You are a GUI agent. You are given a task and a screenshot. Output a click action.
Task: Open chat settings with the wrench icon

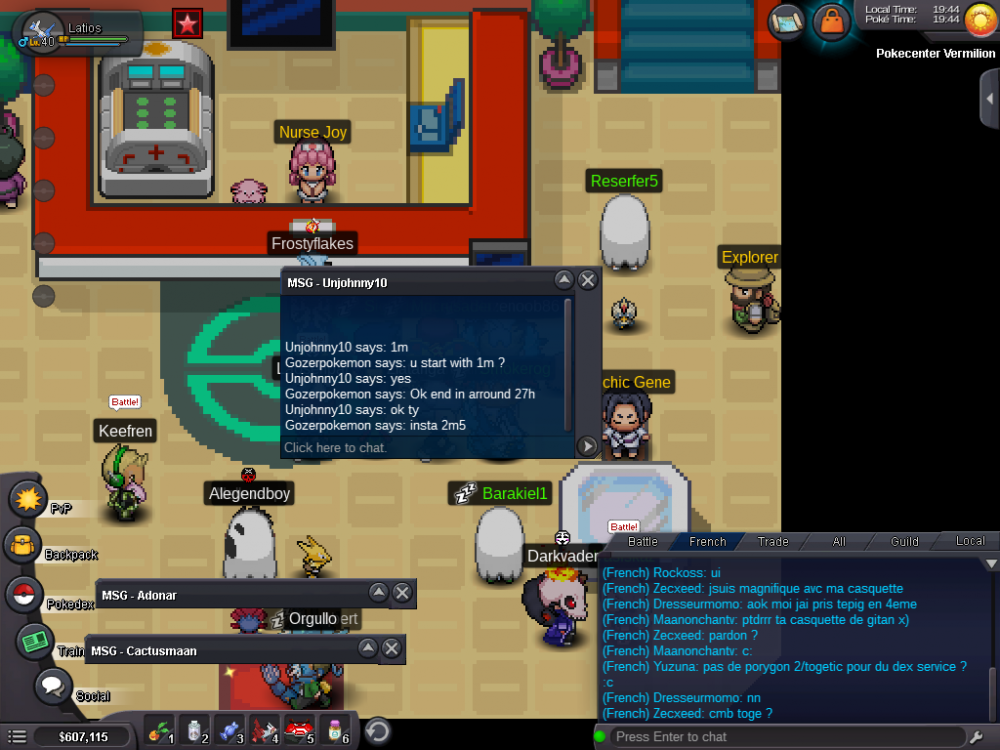977,737
